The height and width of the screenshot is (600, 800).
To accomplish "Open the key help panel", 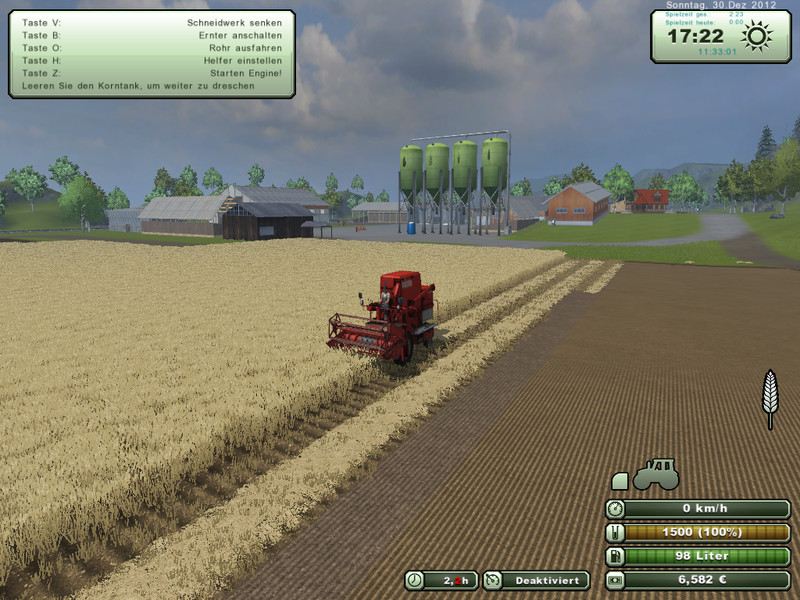I will click(x=152, y=54).
